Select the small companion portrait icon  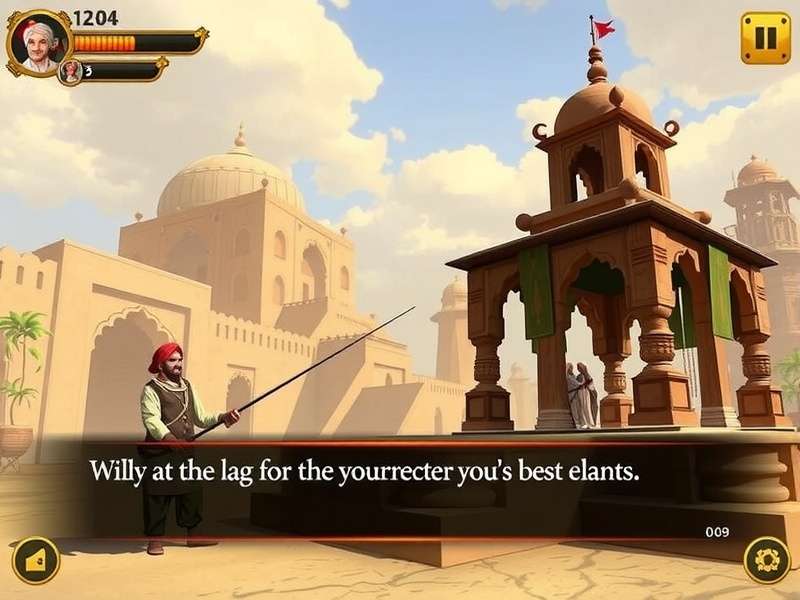71,71
